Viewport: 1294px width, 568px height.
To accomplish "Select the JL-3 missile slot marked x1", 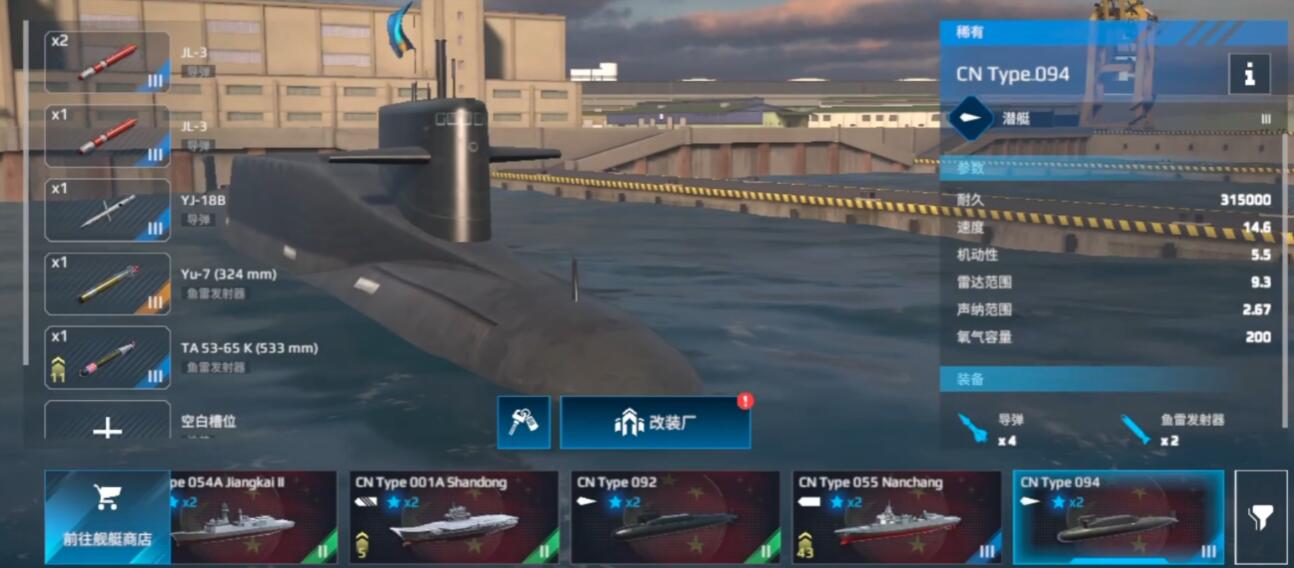I will 107,136.
